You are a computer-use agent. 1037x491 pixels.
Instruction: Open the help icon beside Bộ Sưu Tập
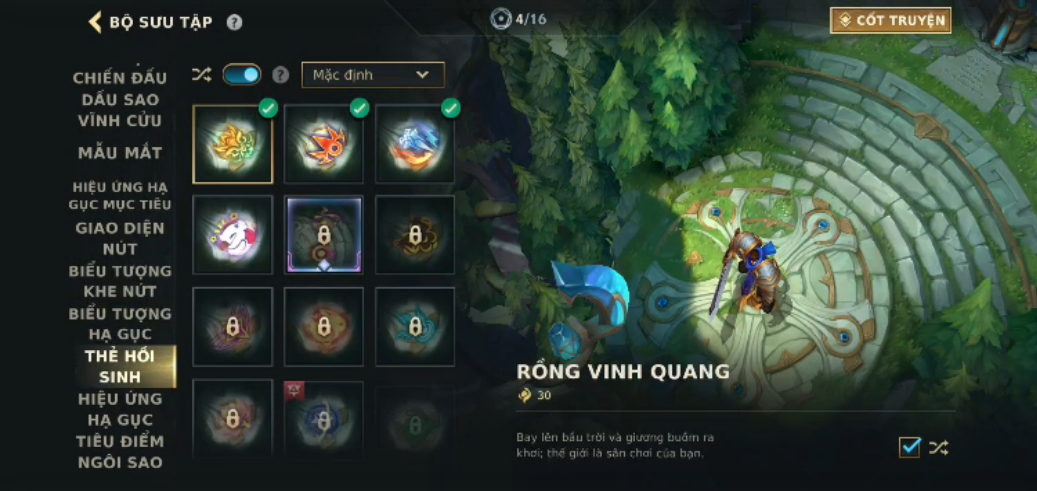point(234,22)
